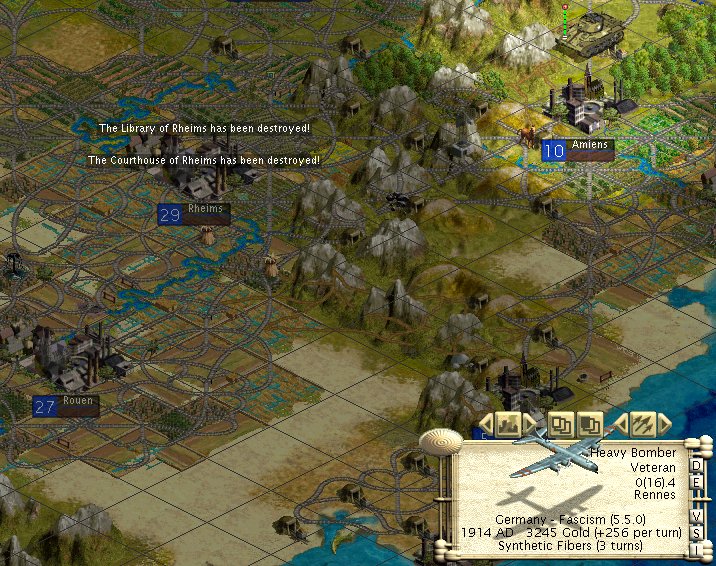Viewport: 716px width, 566px height.
Task: Select the triple-arrow unit icon button
Action: pos(643,424)
